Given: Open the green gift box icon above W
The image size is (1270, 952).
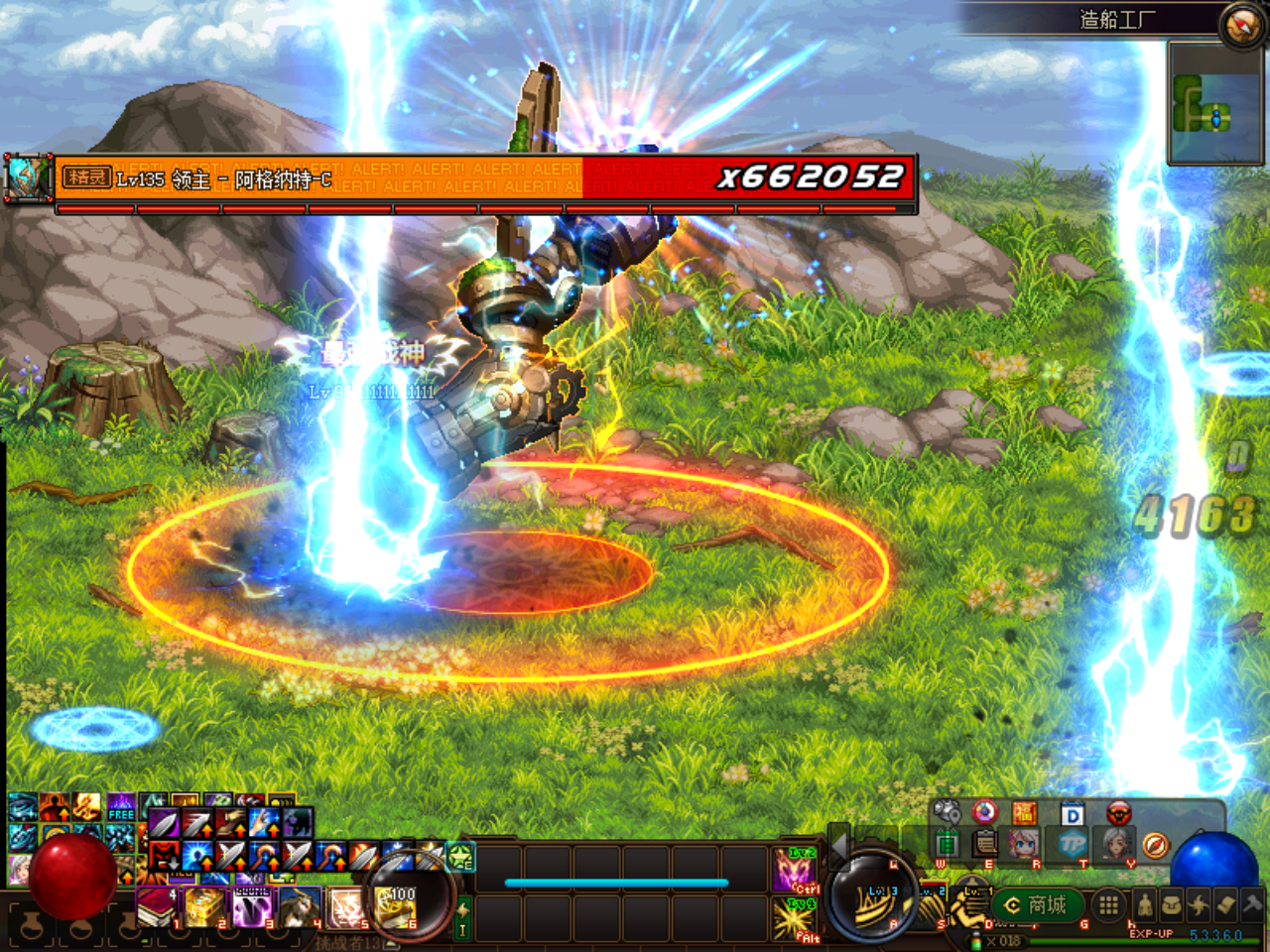Looking at the screenshot, I should coord(948,844).
